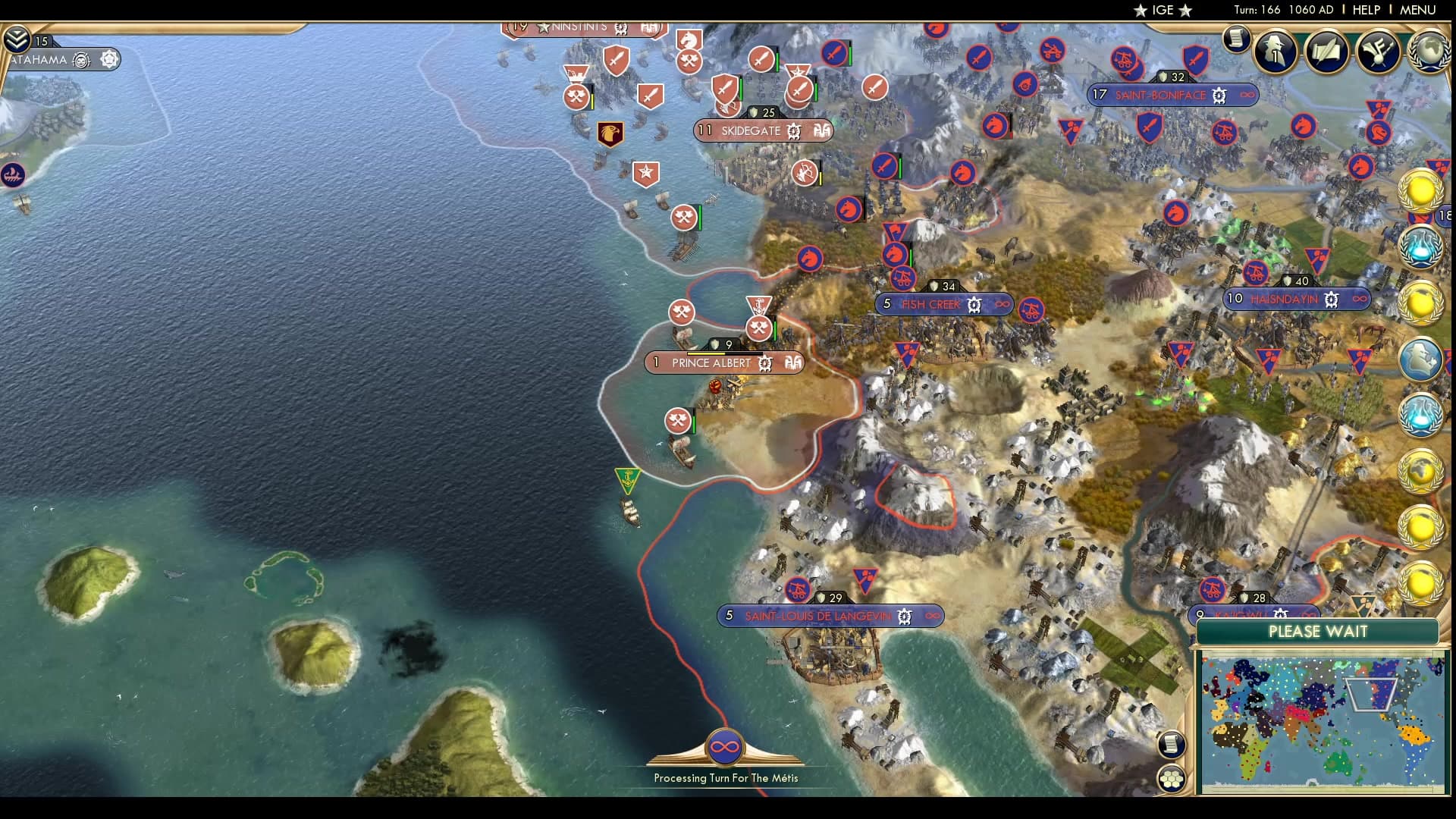Click the scroll icon beside the minimap
The image size is (1456, 819).
point(1174,745)
